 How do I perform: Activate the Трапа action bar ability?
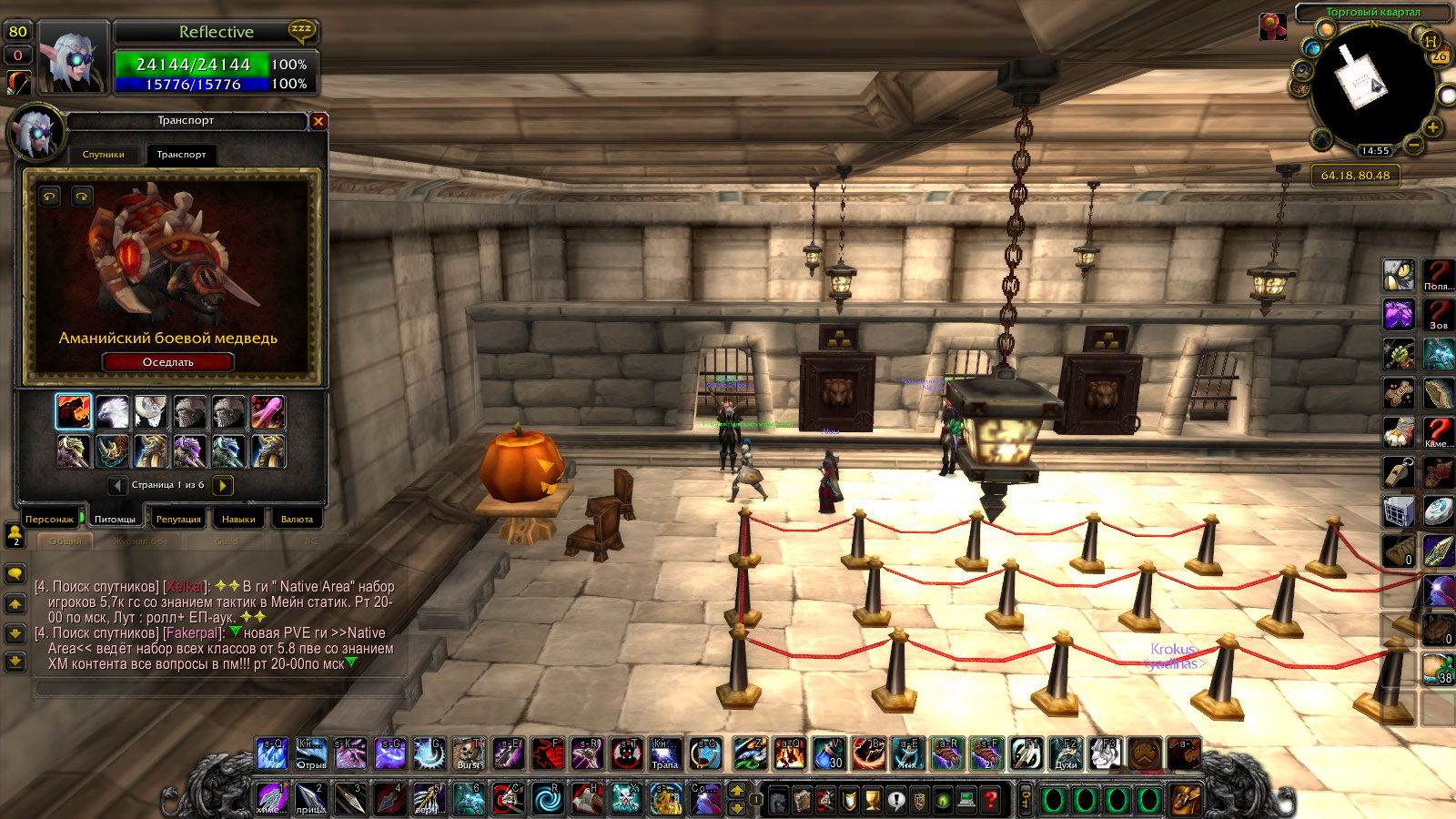pos(665,753)
